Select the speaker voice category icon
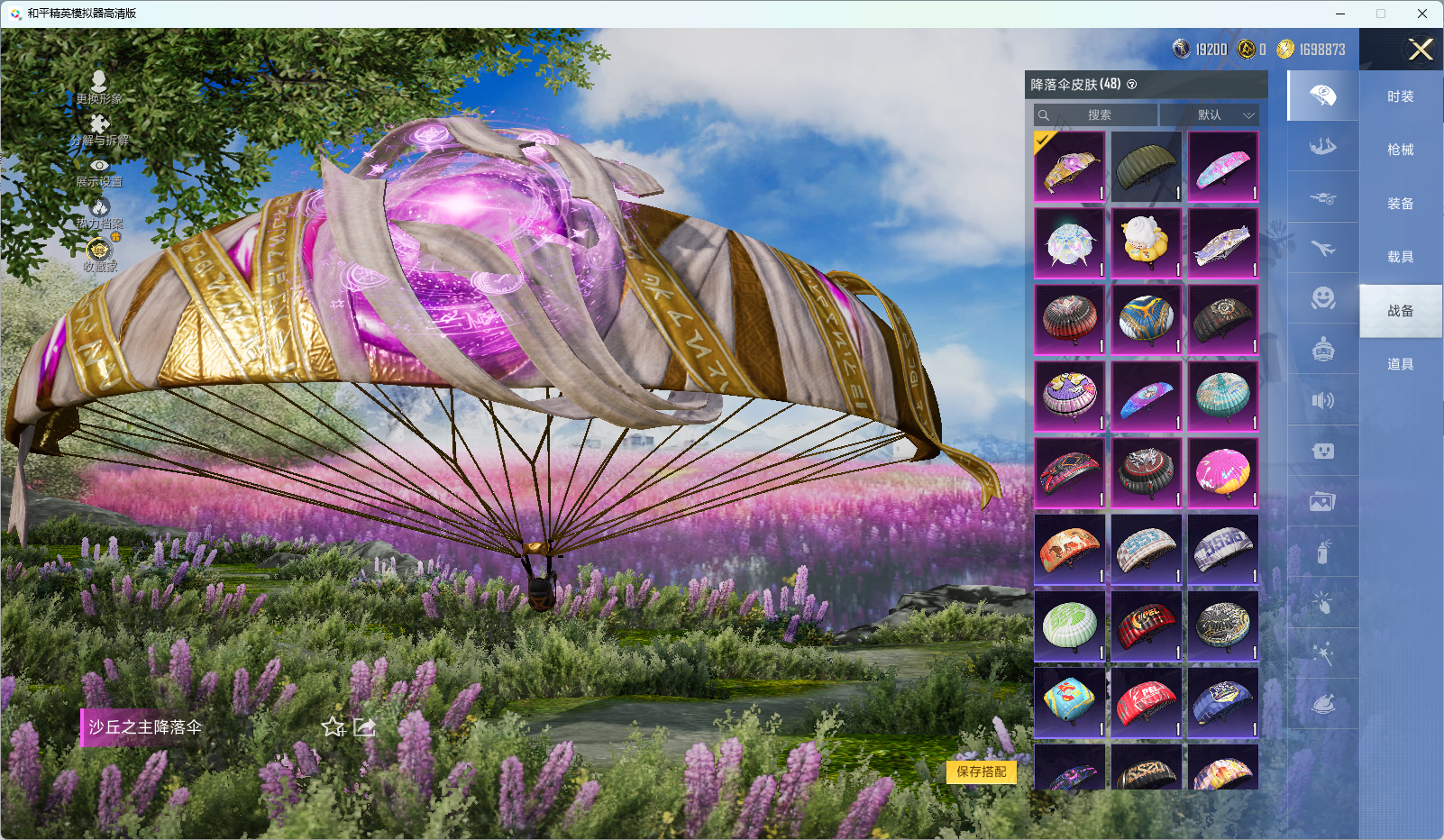 [x=1322, y=400]
